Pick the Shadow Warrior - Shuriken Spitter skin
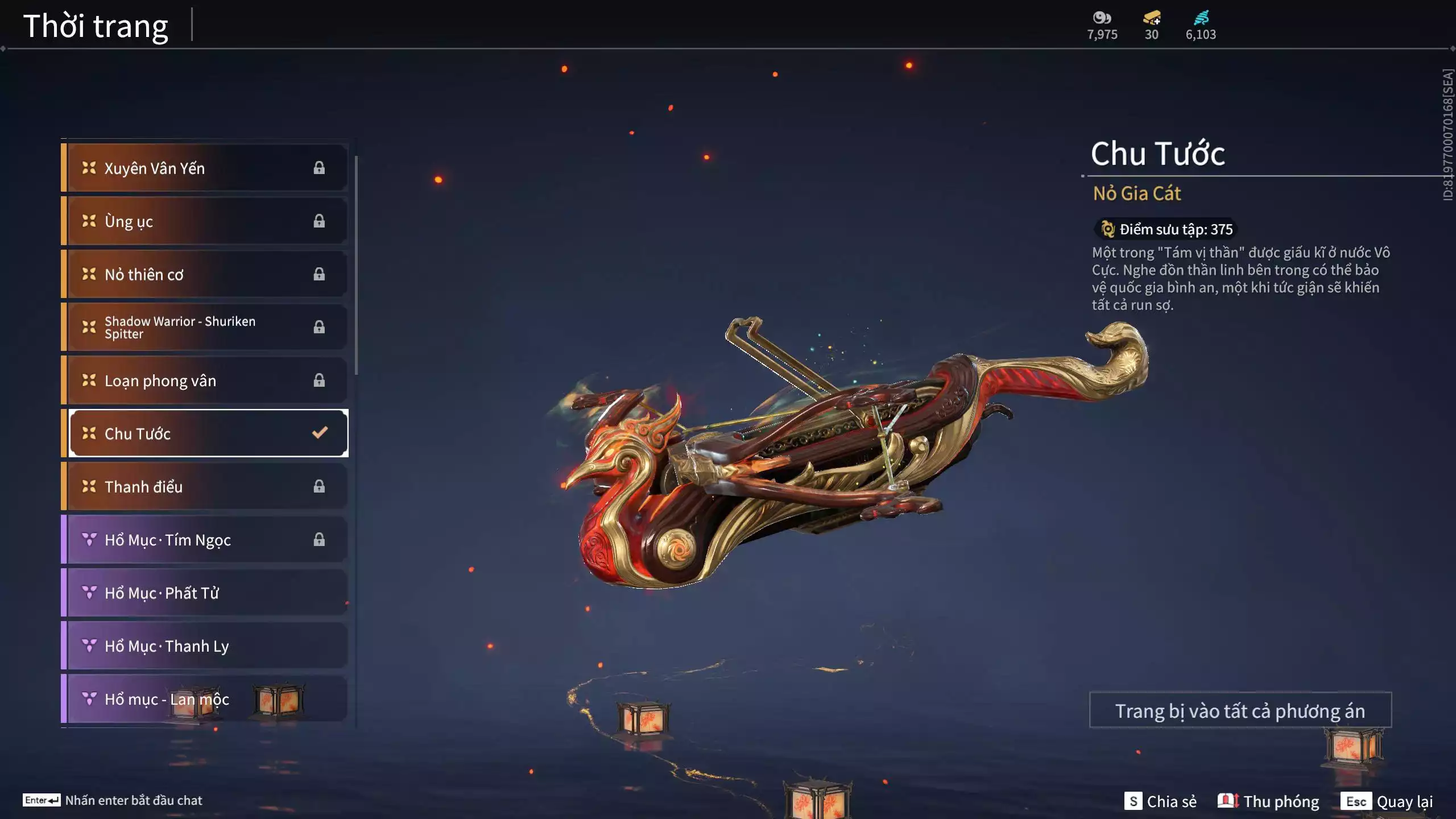 coord(205,327)
